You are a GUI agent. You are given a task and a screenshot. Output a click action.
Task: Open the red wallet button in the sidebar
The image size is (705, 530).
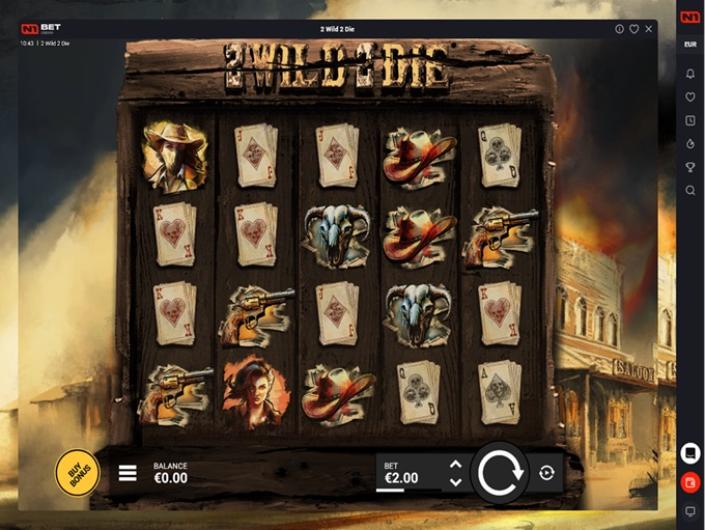(690, 482)
